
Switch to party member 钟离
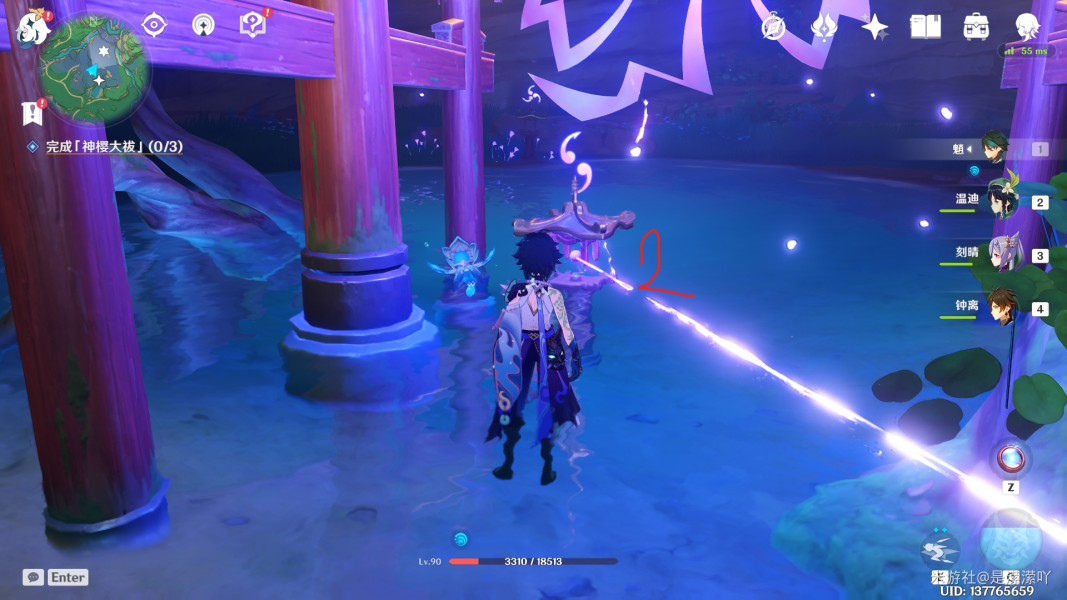click(x=1002, y=308)
